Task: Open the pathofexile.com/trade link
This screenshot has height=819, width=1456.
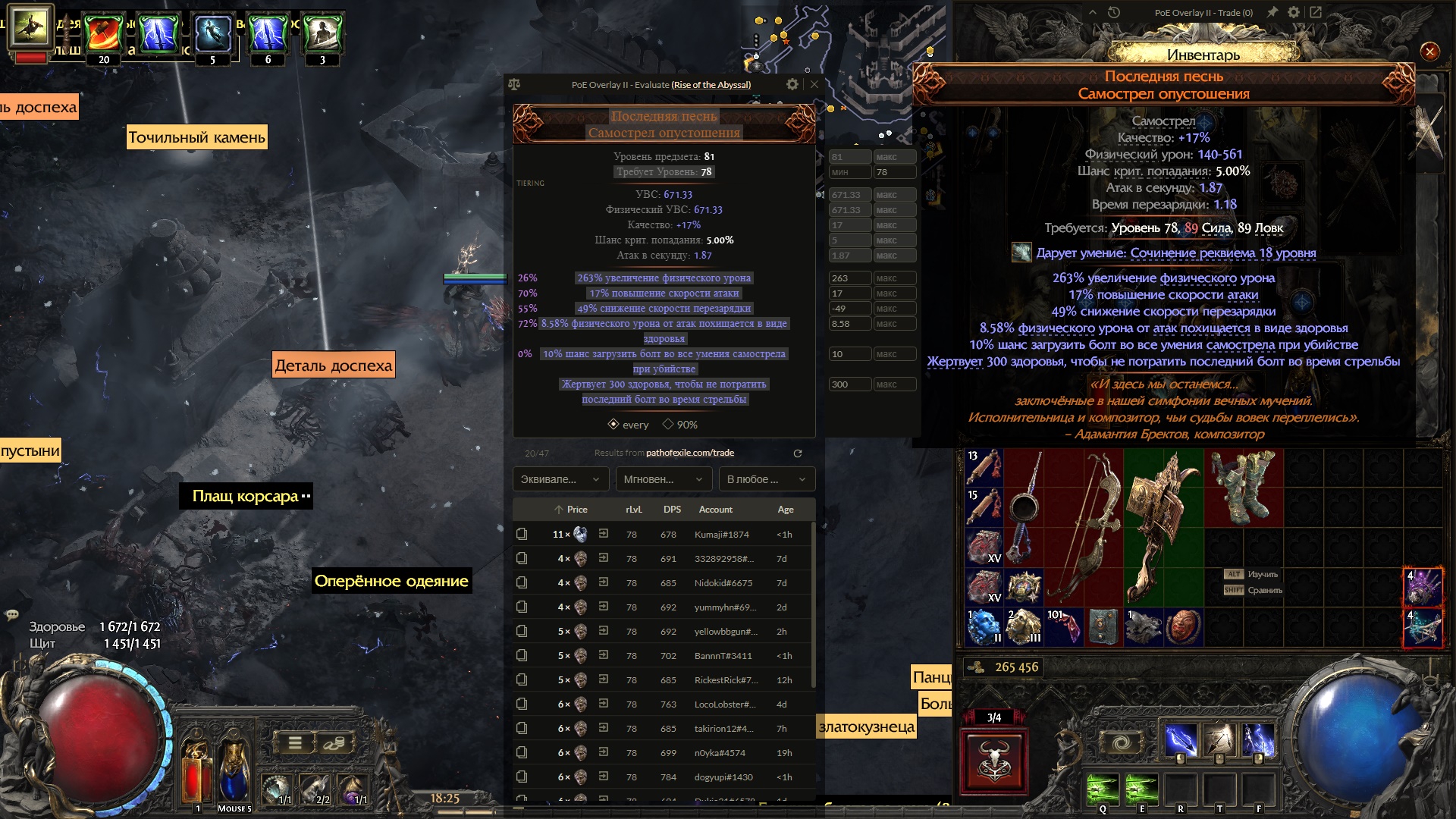Action: pos(689,453)
